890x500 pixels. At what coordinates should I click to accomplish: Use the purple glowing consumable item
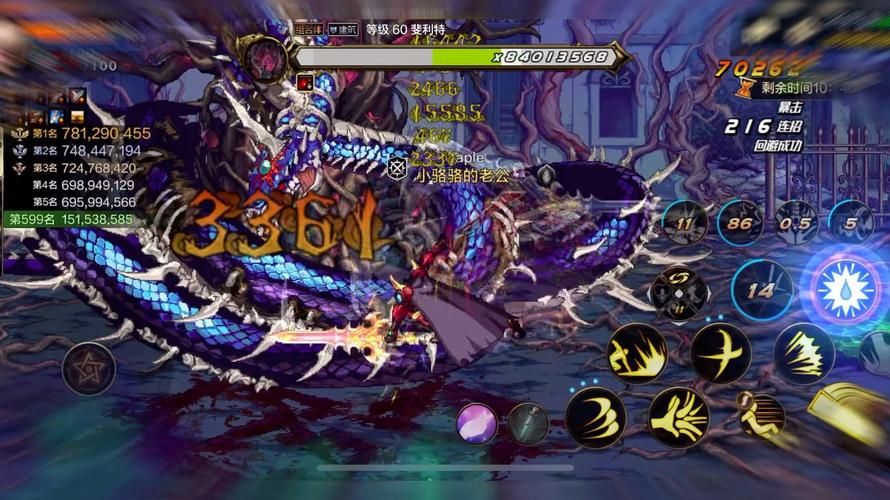[477, 423]
